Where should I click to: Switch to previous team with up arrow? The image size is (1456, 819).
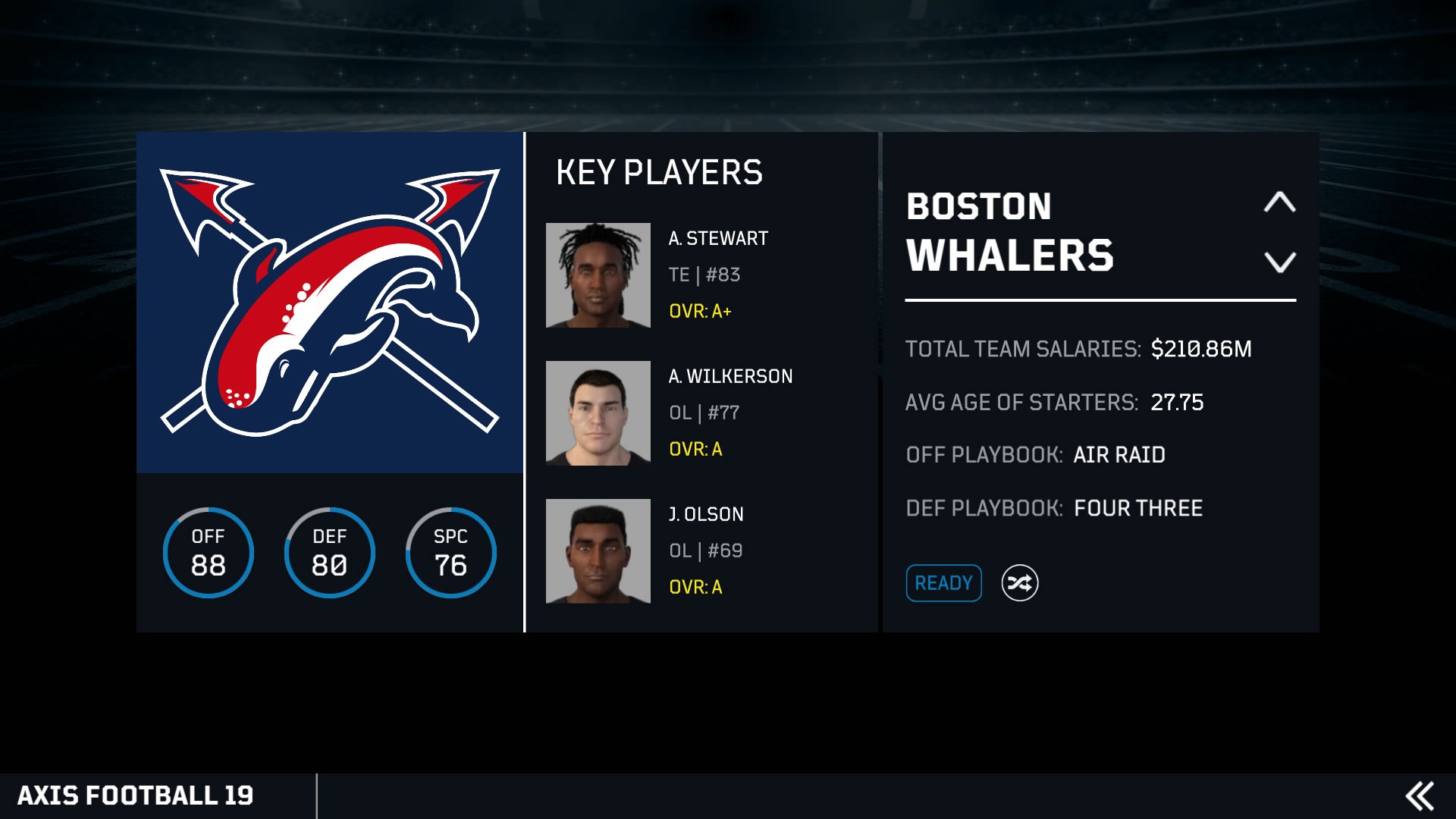(x=1280, y=202)
